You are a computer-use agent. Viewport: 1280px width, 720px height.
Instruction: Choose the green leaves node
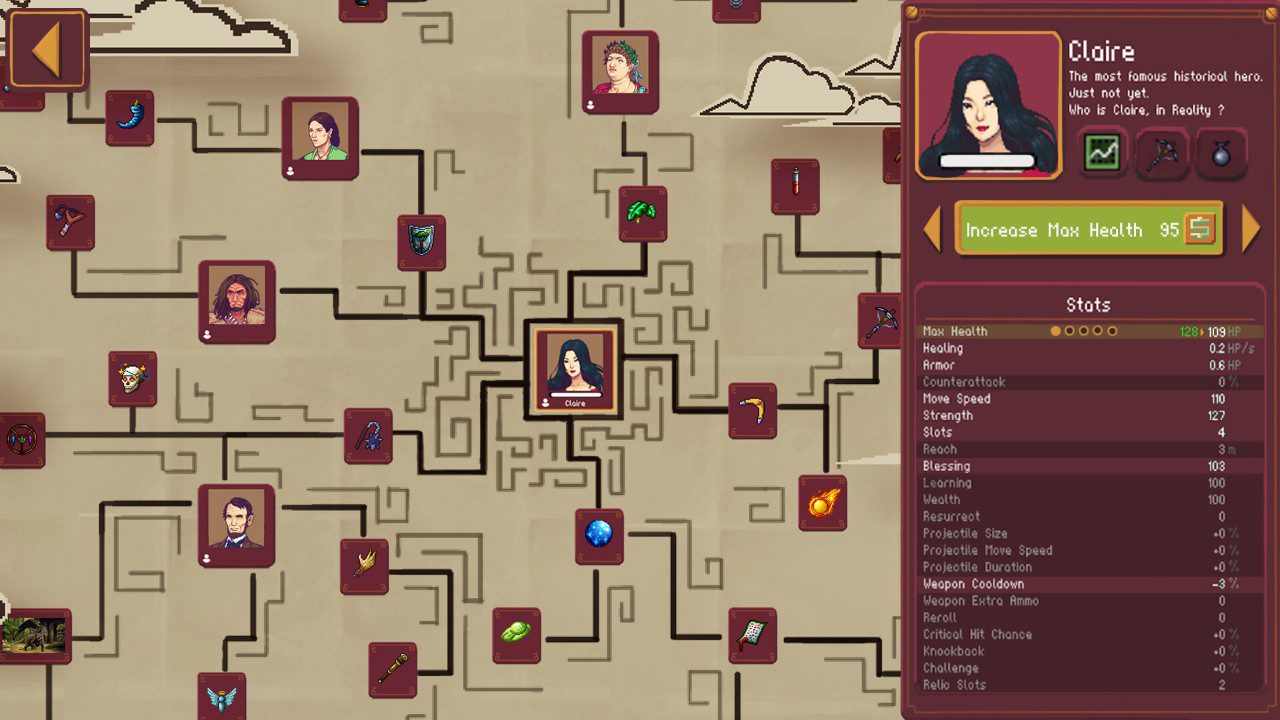(x=642, y=213)
